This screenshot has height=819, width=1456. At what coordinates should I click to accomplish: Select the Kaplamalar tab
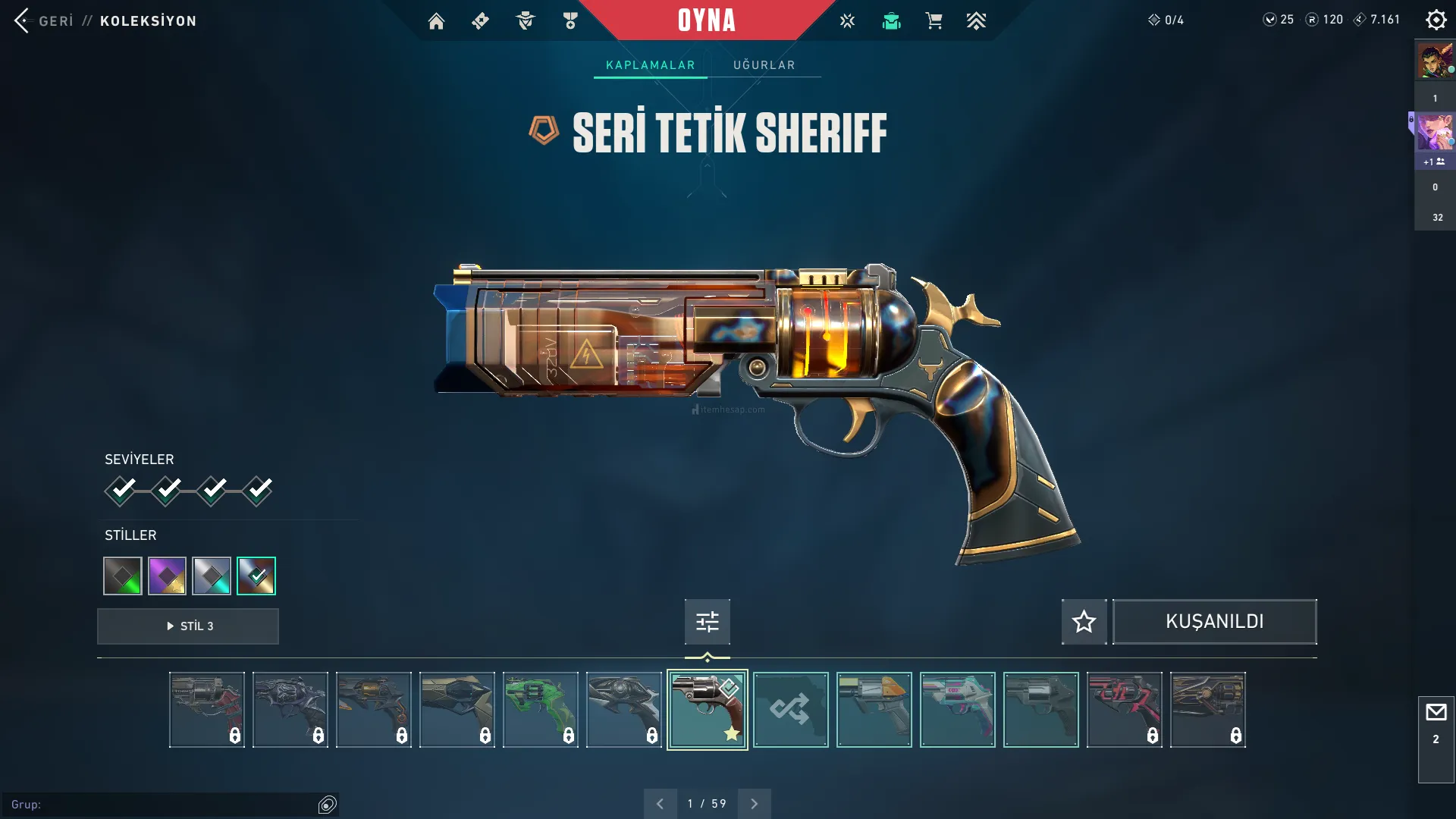pos(650,65)
